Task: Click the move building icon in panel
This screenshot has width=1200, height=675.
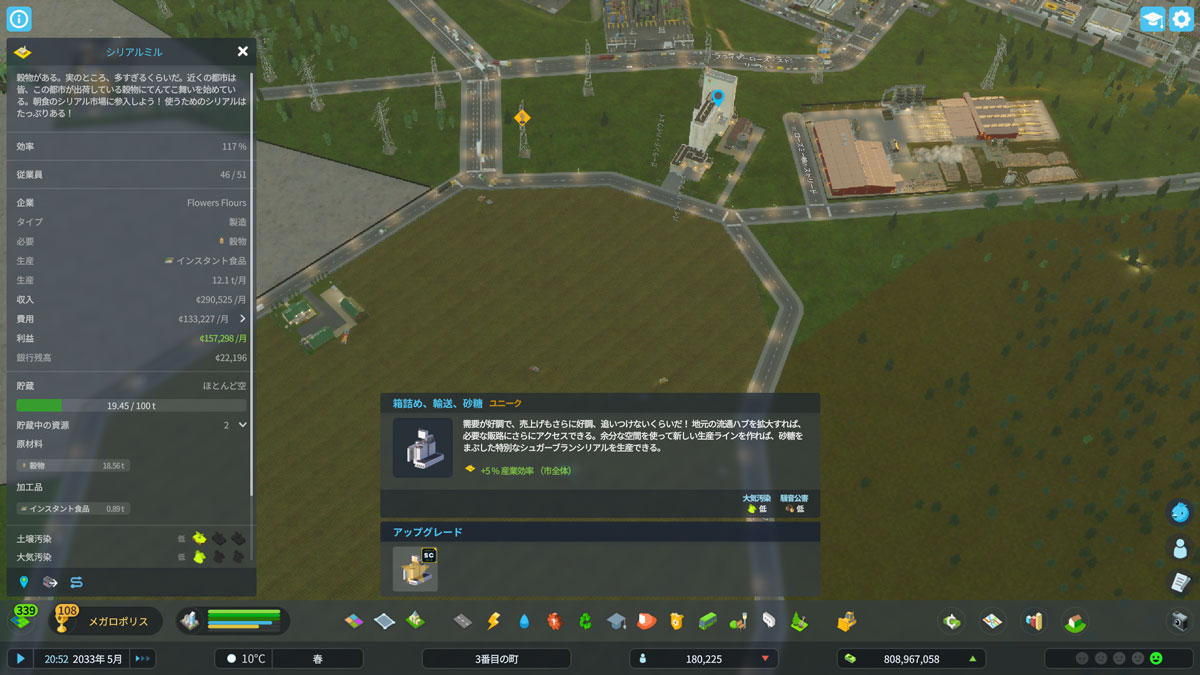Action: (50, 582)
